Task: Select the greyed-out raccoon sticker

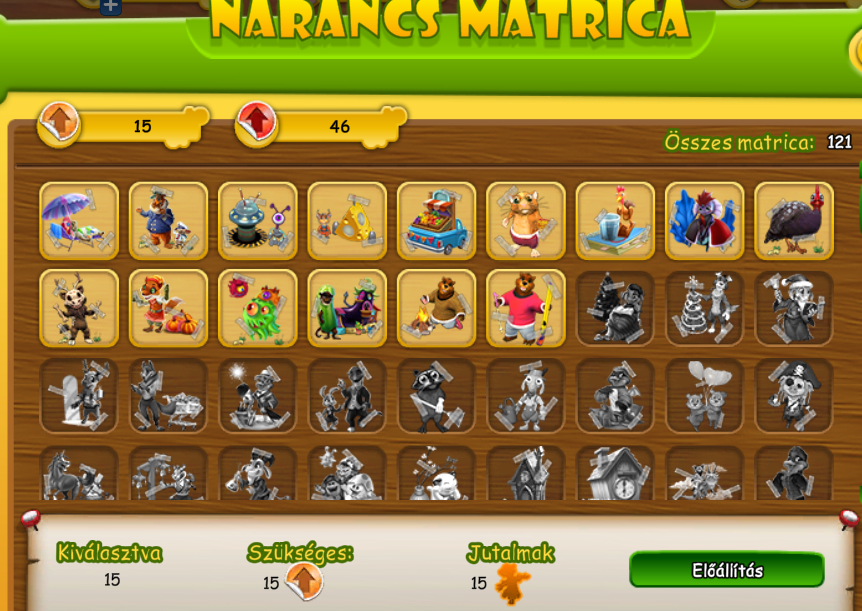Action: pos(436,395)
